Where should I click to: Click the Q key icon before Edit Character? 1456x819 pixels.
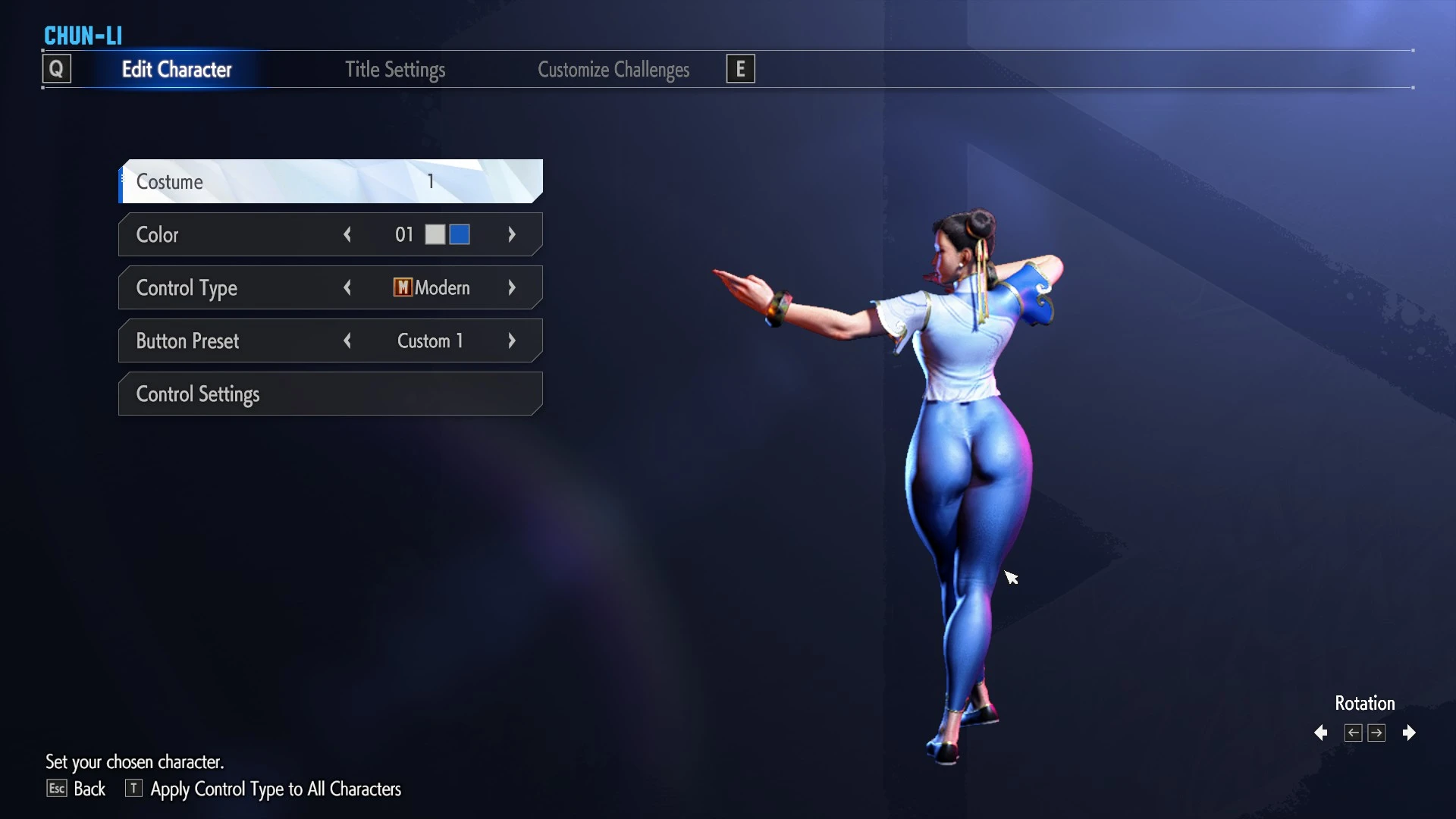[57, 68]
